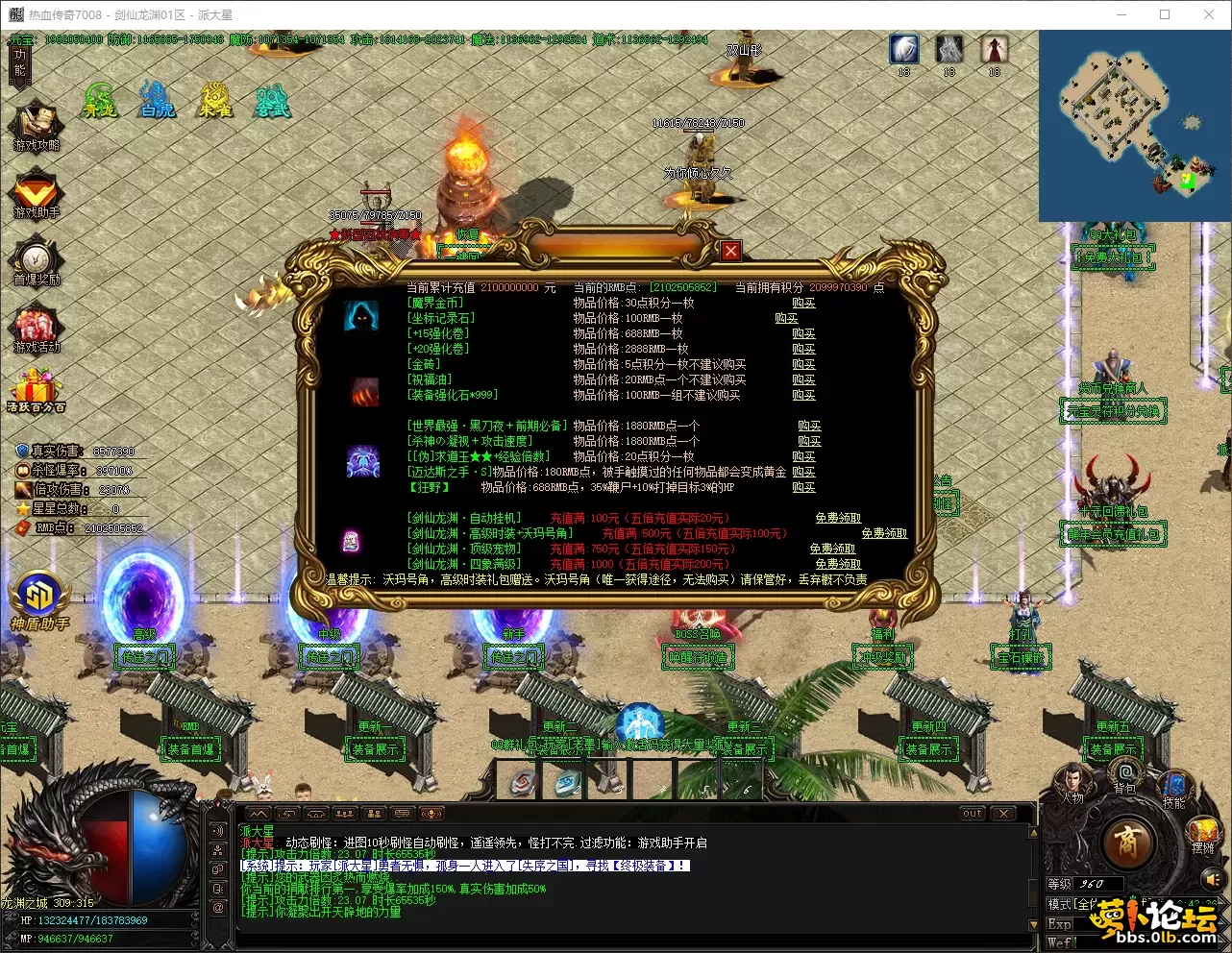Open the 游戏助手 assistant icon

pyautogui.click(x=37, y=195)
